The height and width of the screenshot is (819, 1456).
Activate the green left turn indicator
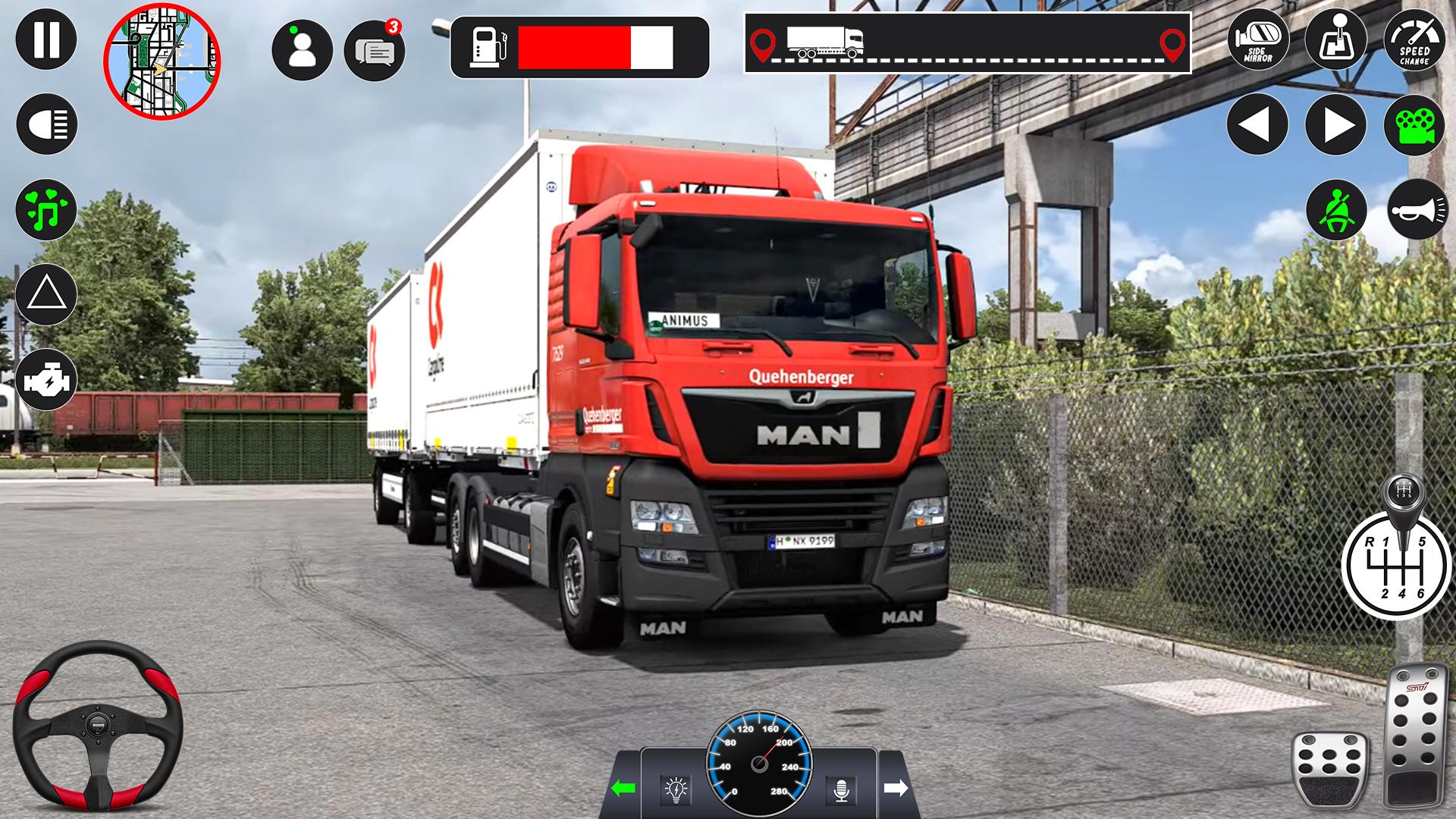pyautogui.click(x=623, y=789)
